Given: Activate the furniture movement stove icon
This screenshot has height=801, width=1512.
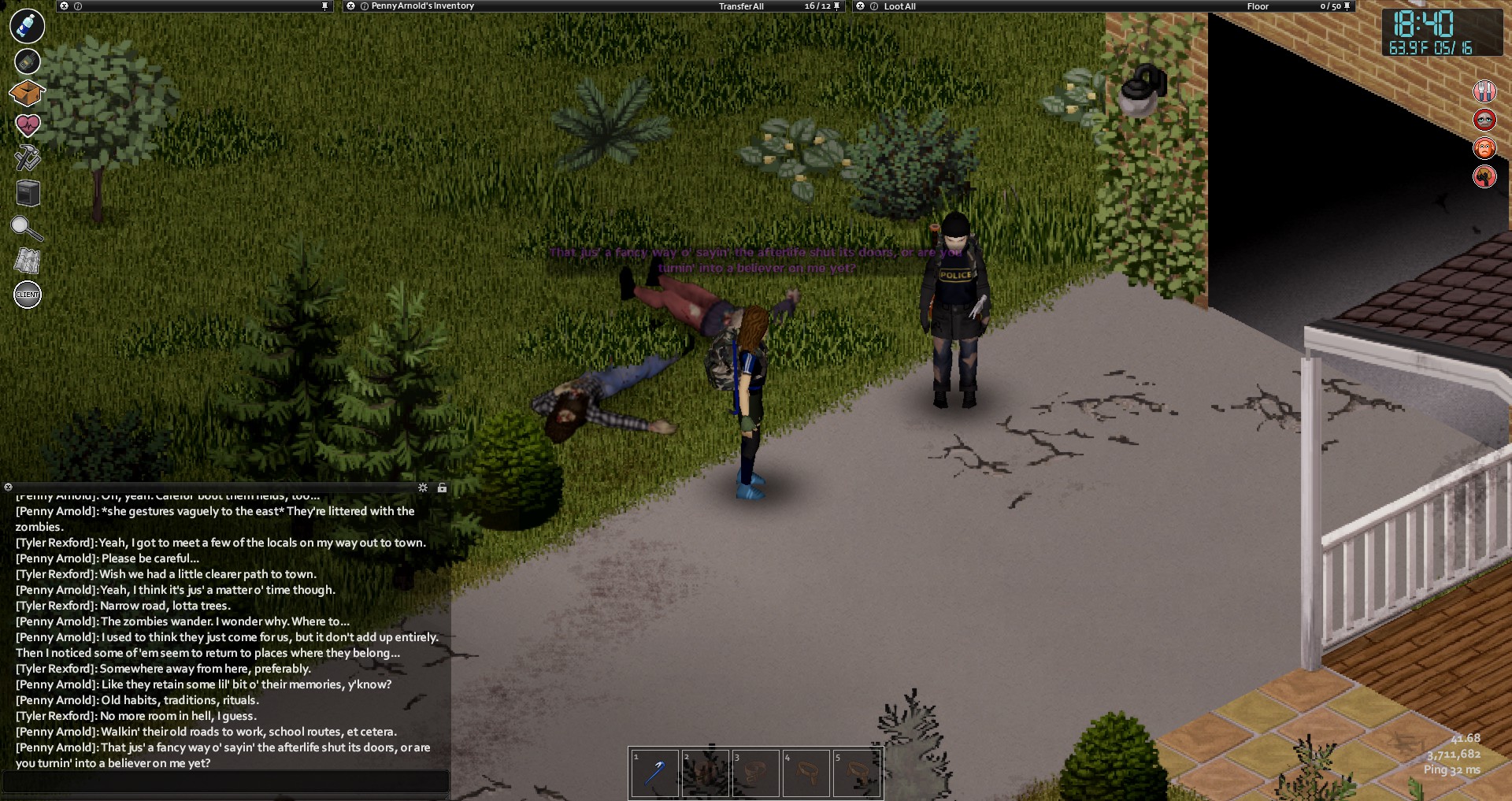Looking at the screenshot, I should click(x=28, y=193).
